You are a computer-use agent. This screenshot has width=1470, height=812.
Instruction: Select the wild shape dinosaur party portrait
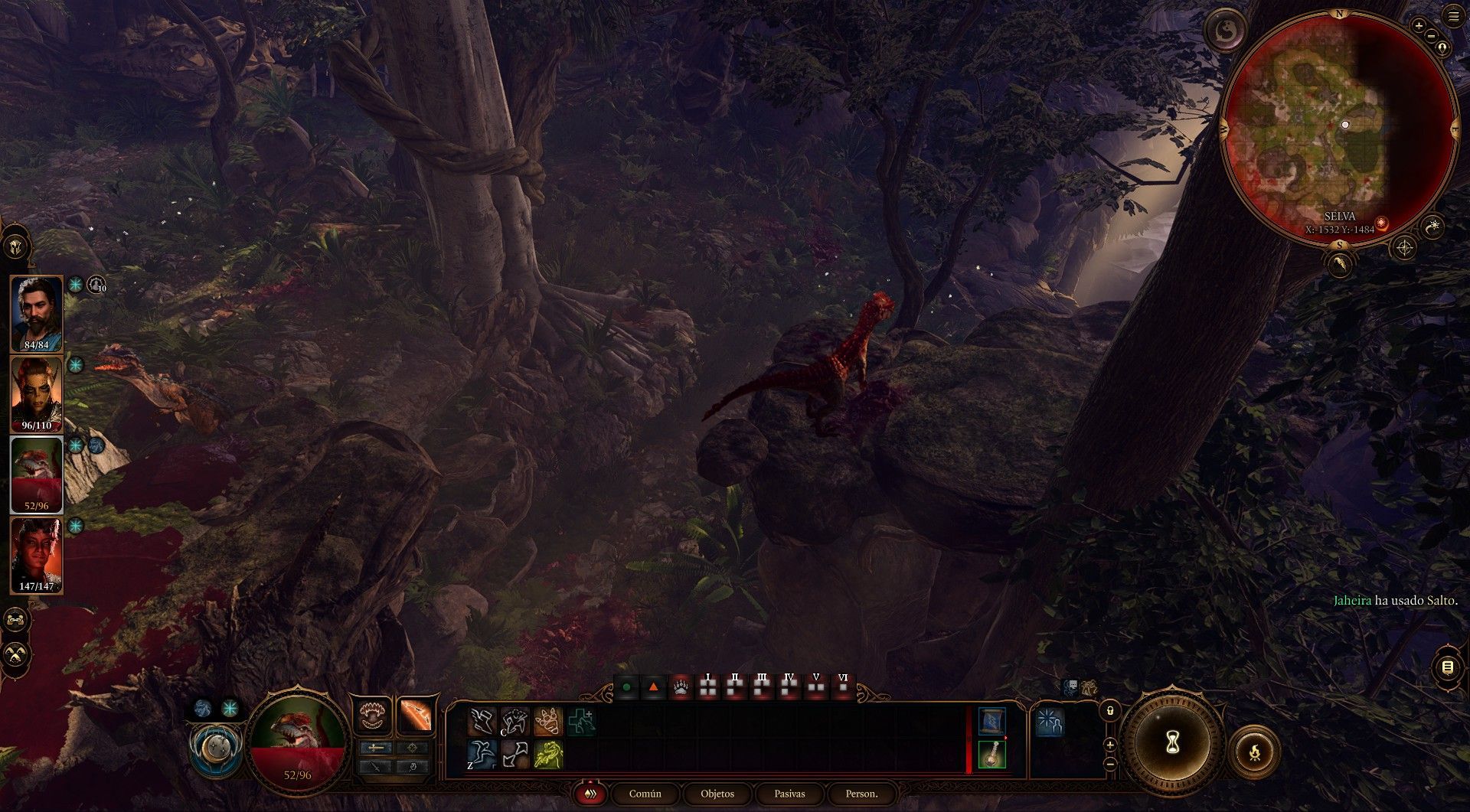click(x=37, y=473)
